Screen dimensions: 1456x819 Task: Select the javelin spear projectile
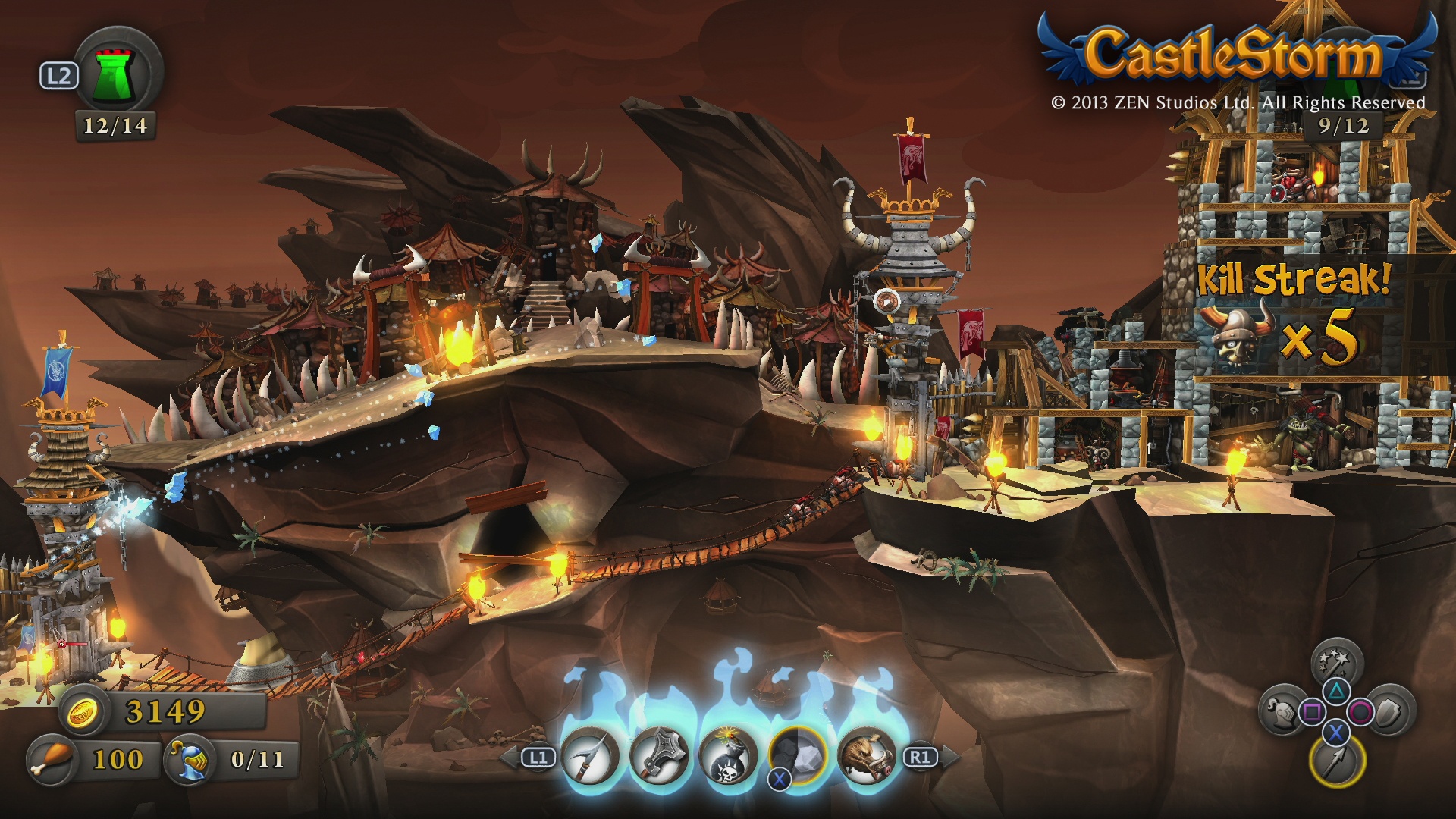click(591, 756)
